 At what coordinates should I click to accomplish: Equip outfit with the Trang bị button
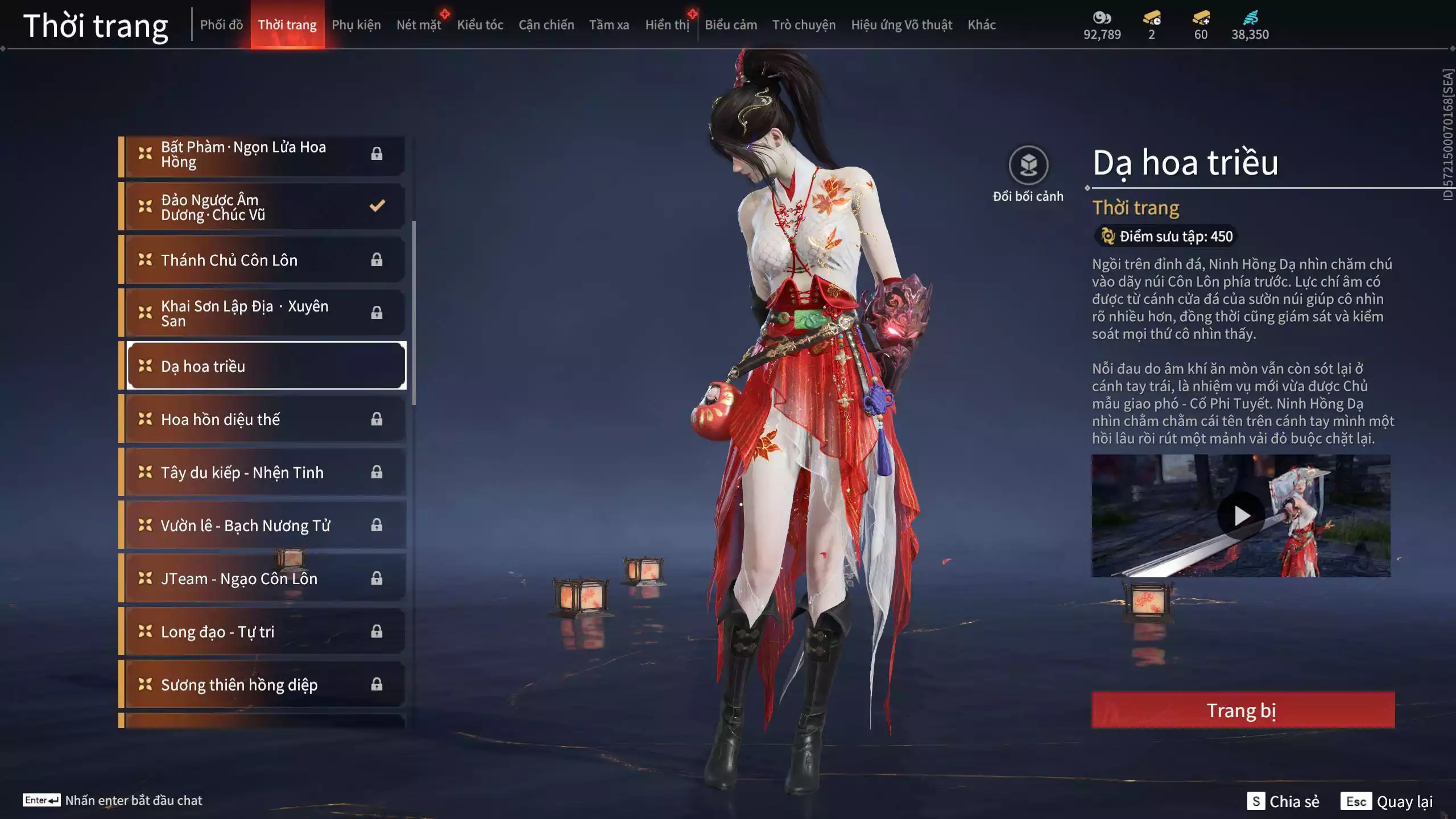tap(1243, 710)
